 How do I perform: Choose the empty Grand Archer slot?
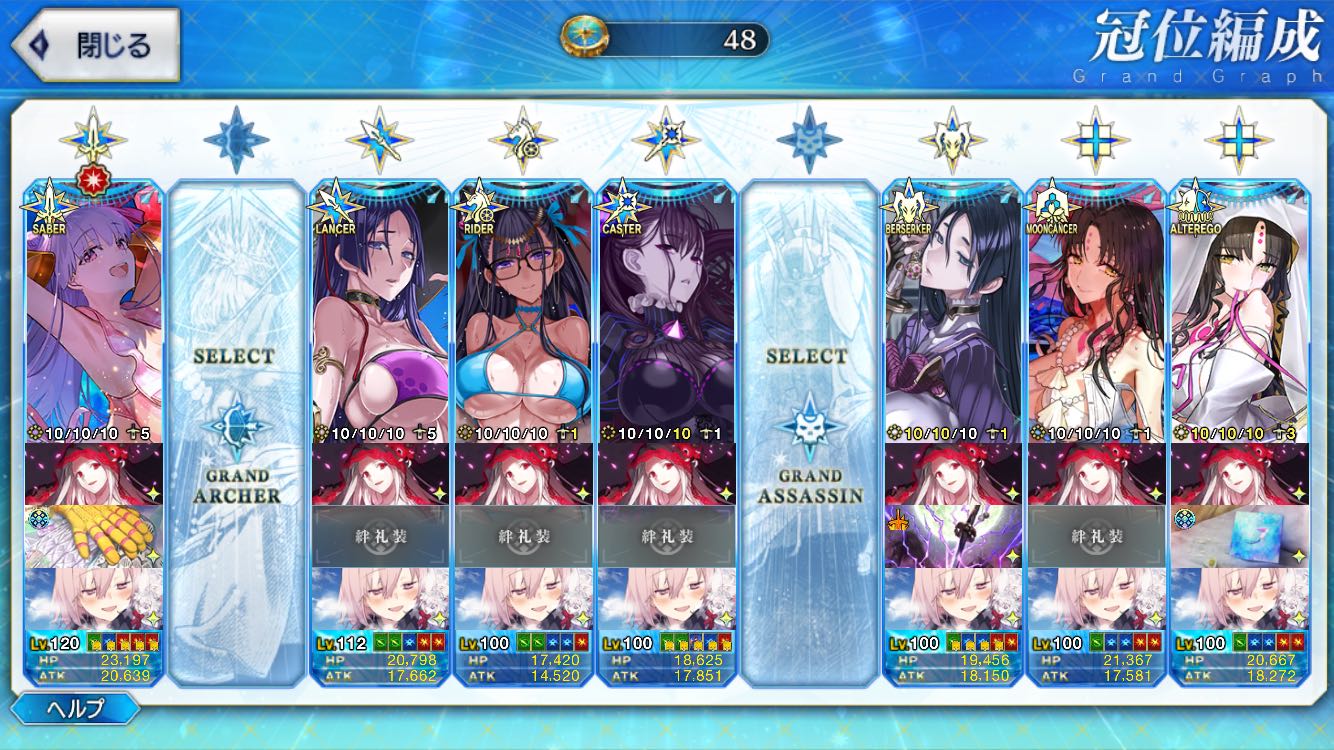[236, 430]
